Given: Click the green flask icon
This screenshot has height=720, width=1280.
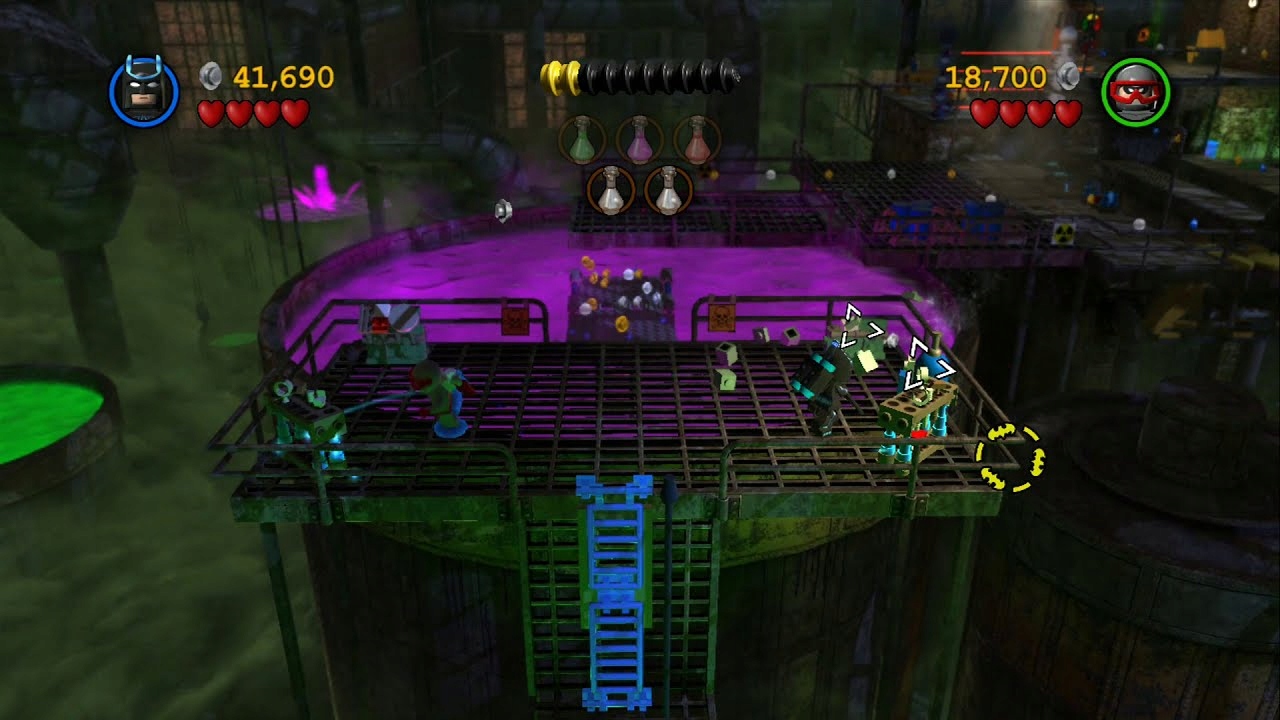Looking at the screenshot, I should coord(581,138).
